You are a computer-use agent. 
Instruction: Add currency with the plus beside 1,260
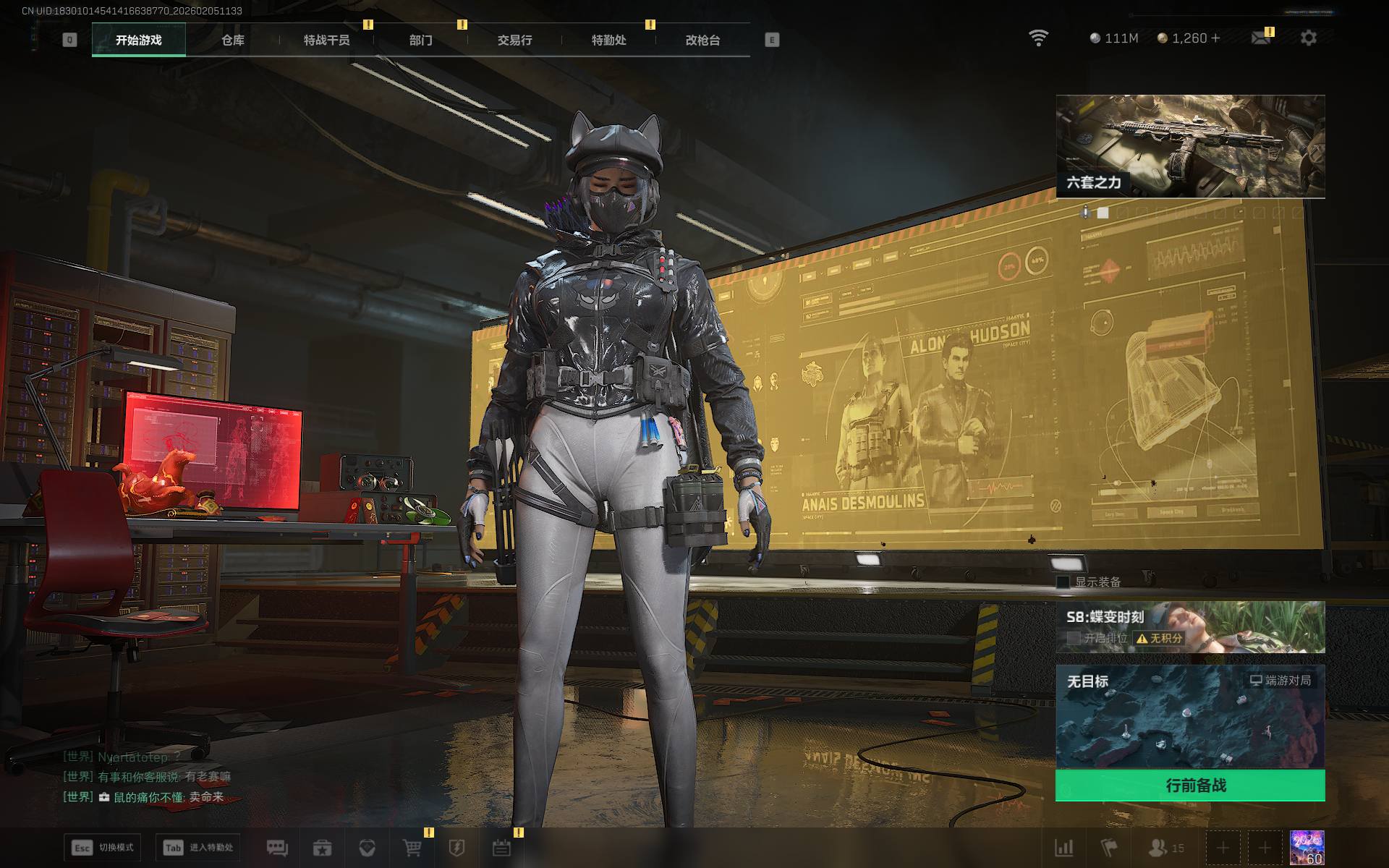point(1215,38)
